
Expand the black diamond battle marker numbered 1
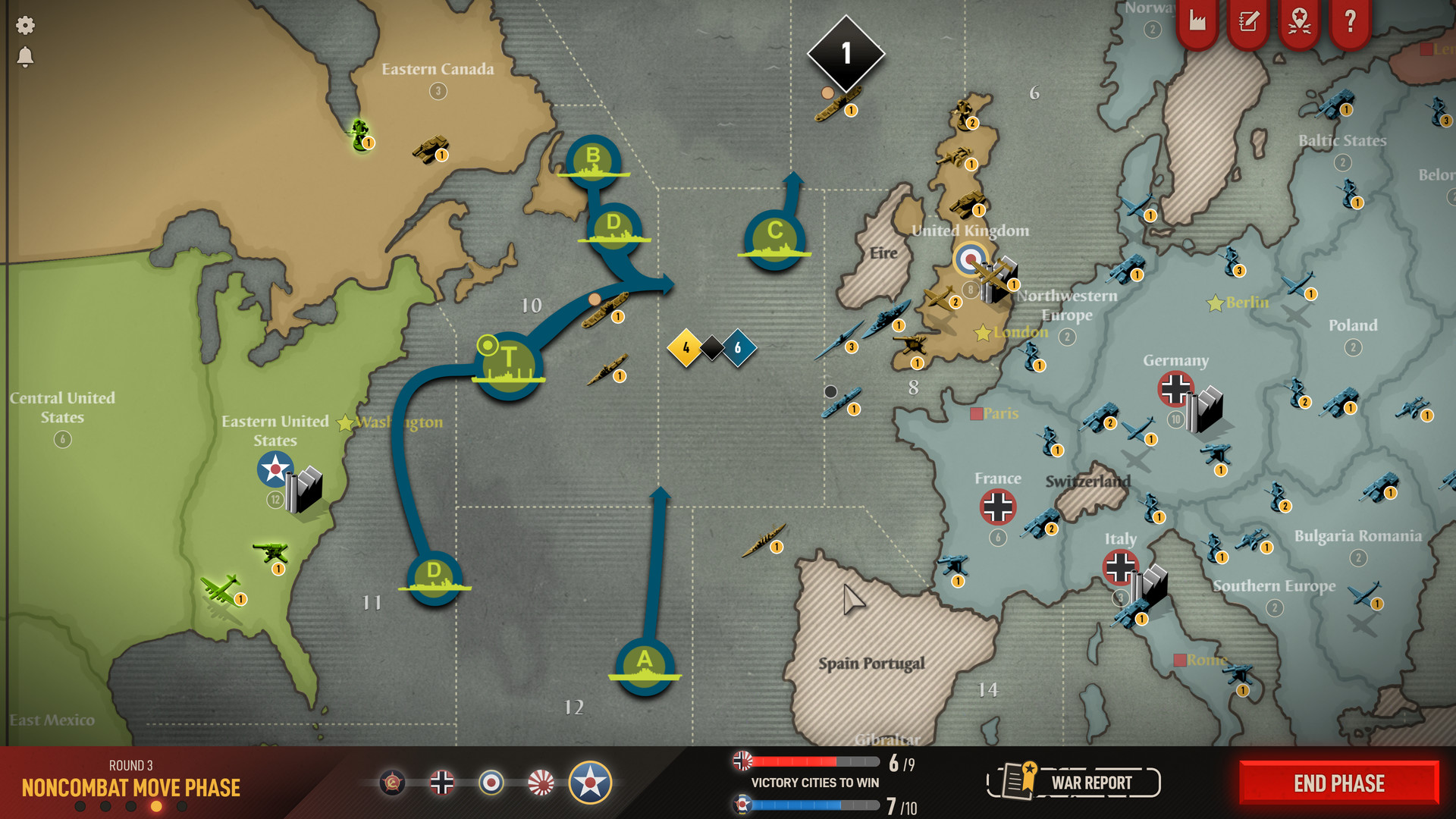click(845, 53)
